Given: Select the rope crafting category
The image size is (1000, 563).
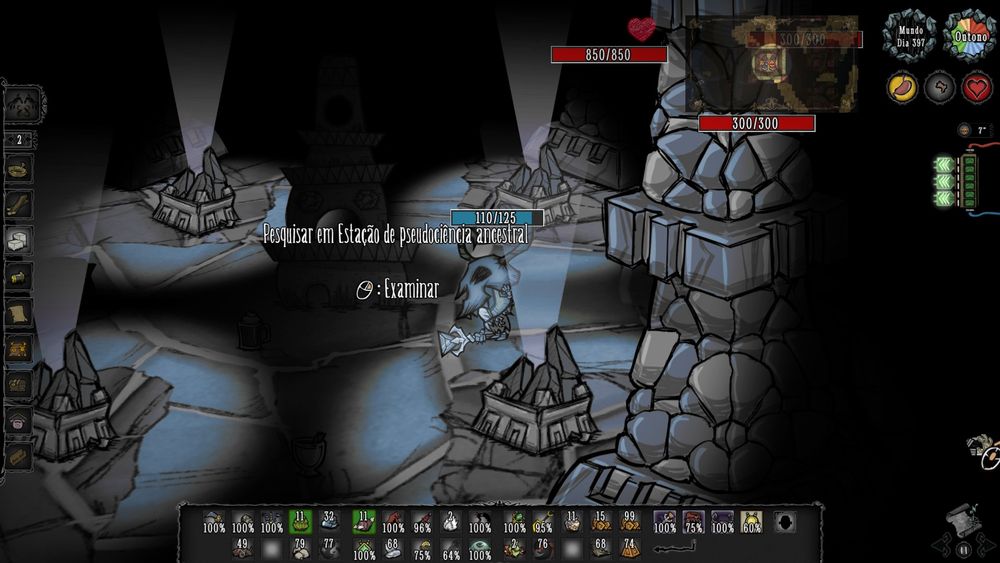Looking at the screenshot, I should pyautogui.click(x=20, y=204).
